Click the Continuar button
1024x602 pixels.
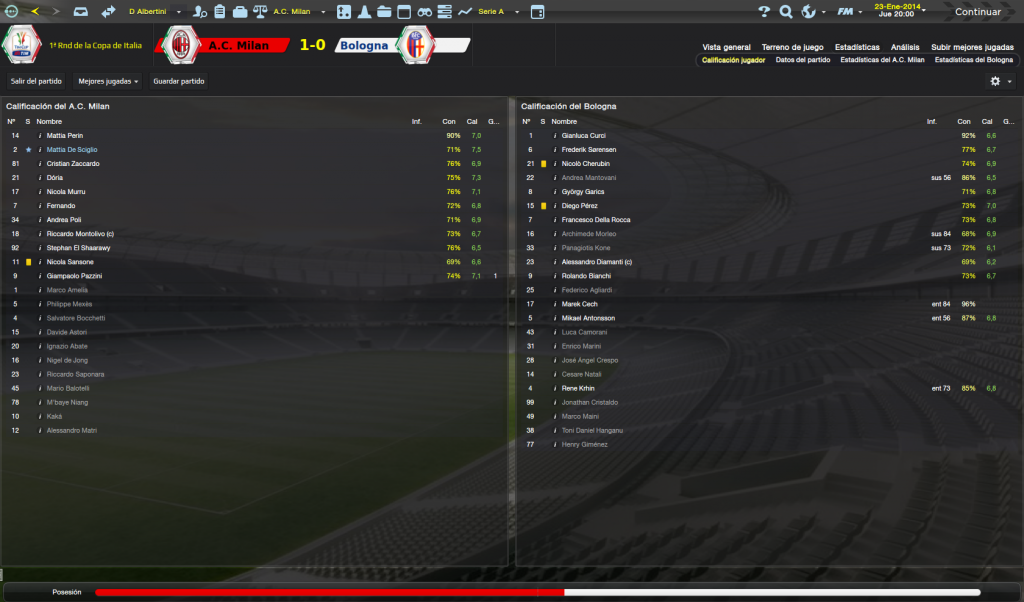(977, 12)
